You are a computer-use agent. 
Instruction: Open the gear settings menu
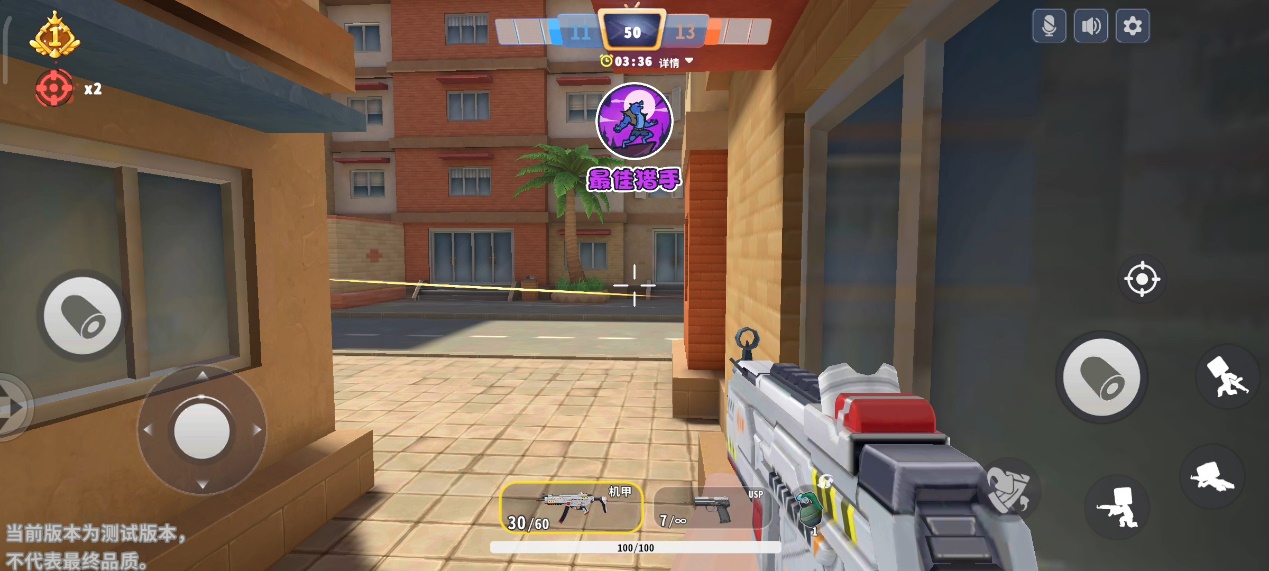[x=1132, y=26]
